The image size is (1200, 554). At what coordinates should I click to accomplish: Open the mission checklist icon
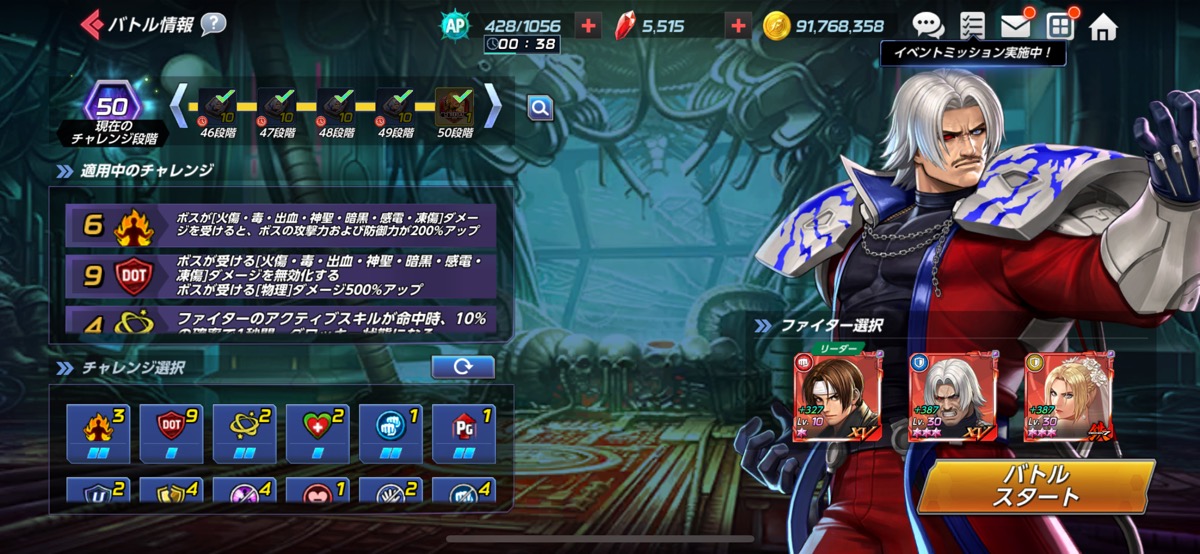pos(972,26)
